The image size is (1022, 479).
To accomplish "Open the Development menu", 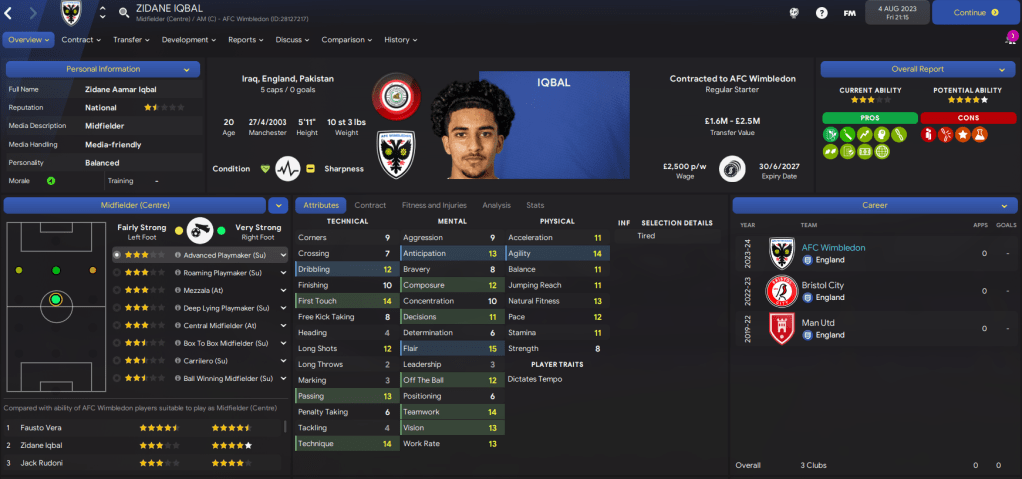I will (188, 40).
